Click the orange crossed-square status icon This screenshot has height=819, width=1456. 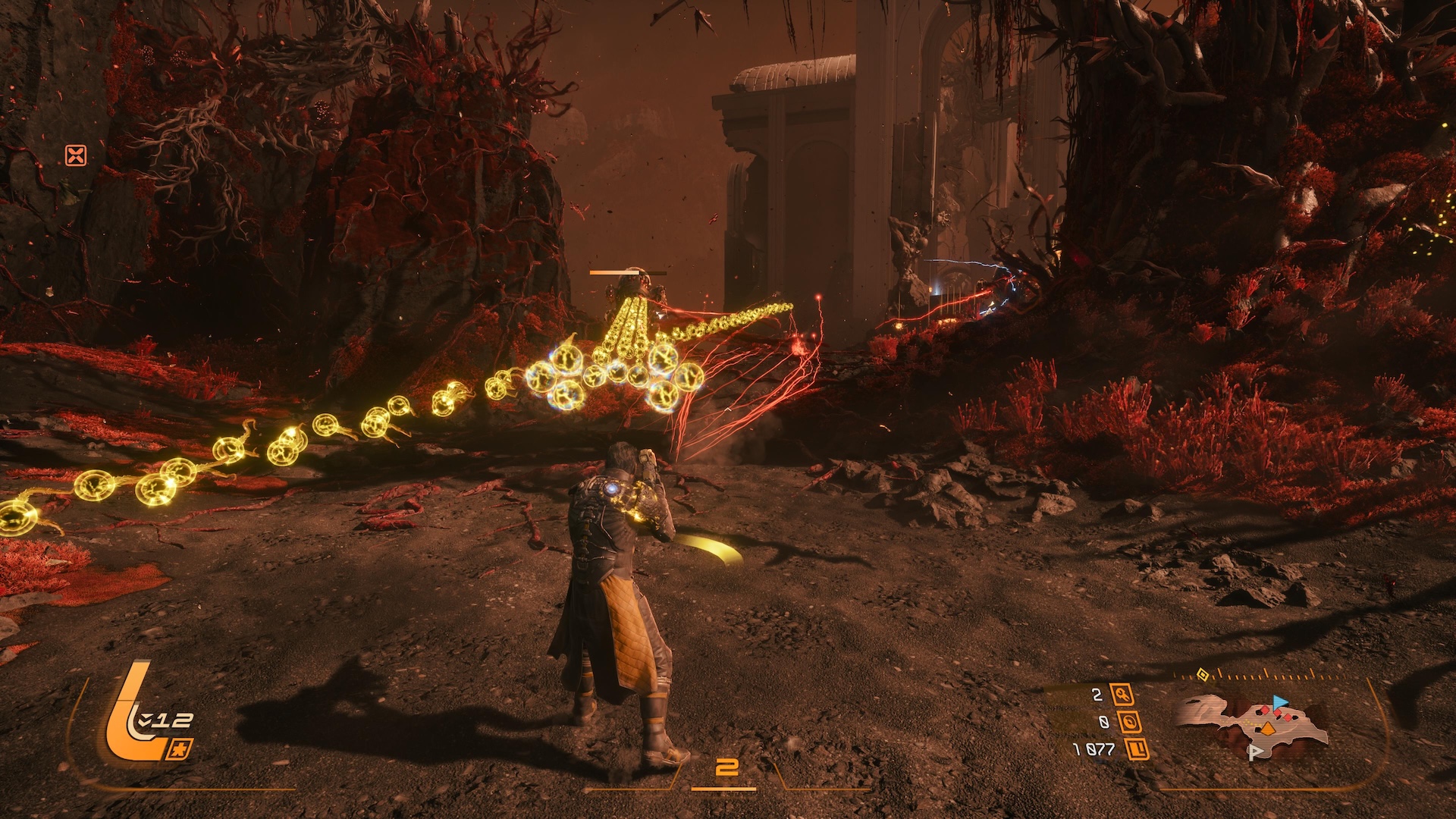pyautogui.click(x=76, y=156)
